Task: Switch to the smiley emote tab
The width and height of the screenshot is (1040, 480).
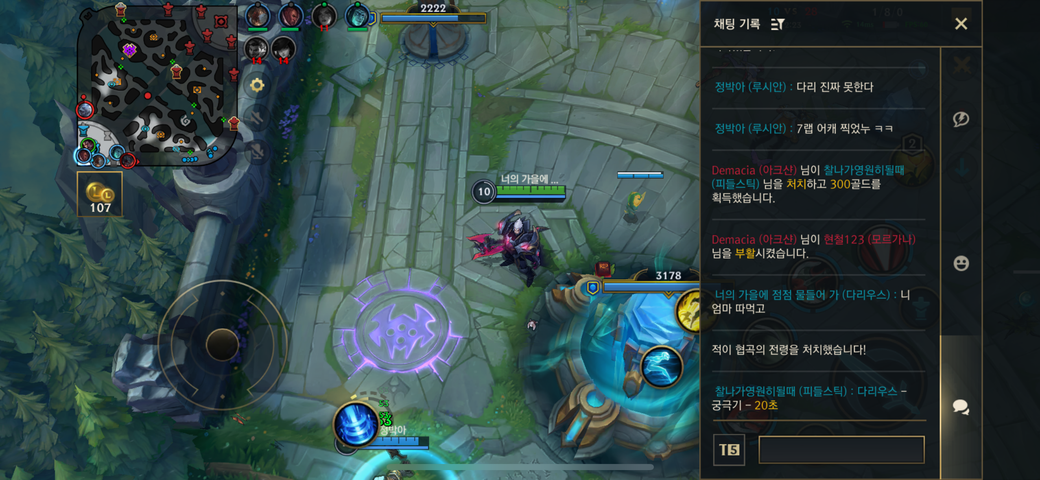Action: click(961, 263)
